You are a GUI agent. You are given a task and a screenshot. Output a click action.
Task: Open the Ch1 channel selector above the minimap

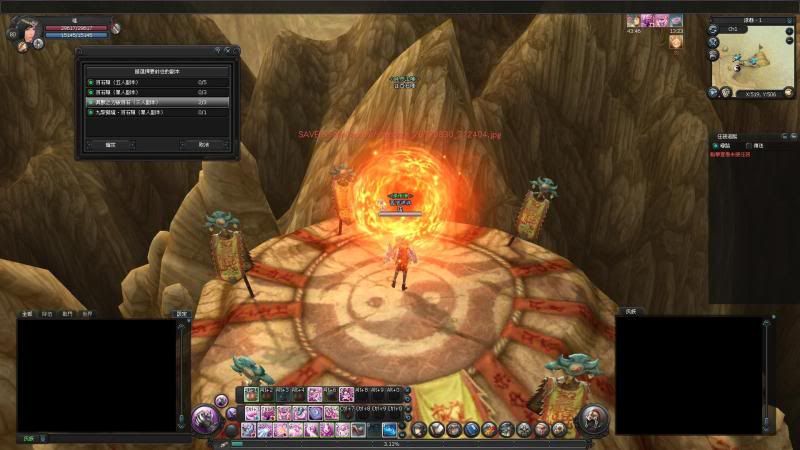point(732,29)
